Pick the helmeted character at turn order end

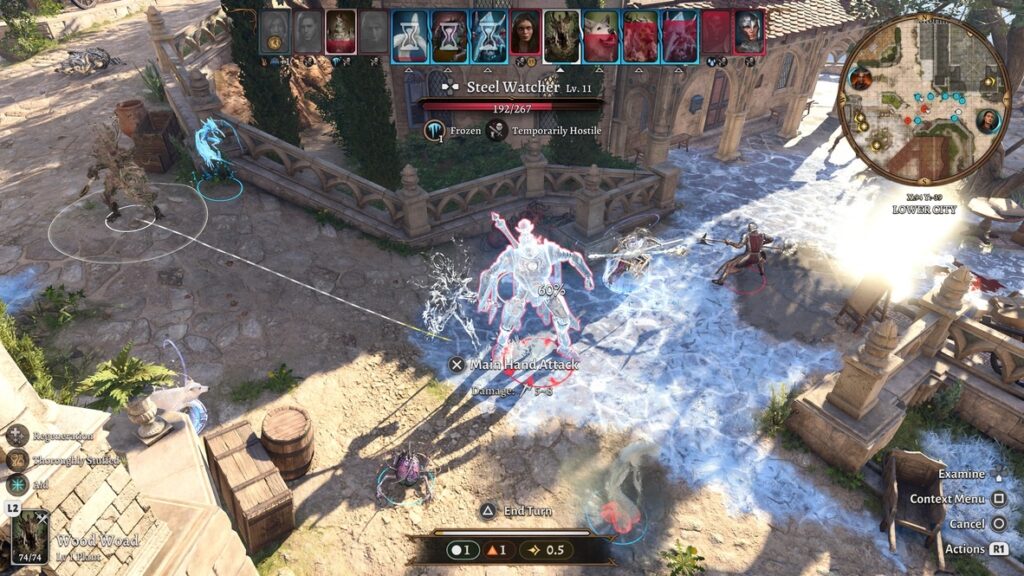(749, 32)
